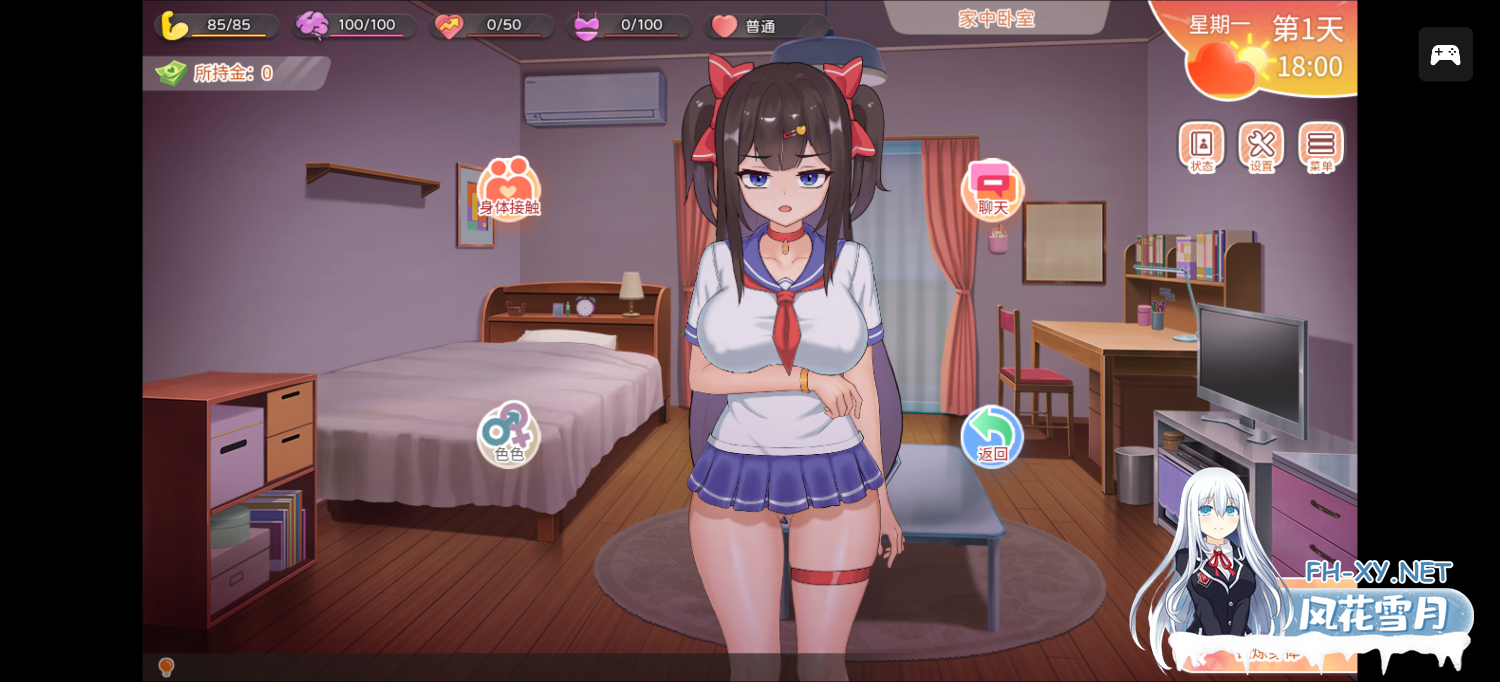
Task: Choose the 身体接触 interaction bubble
Action: click(x=509, y=189)
